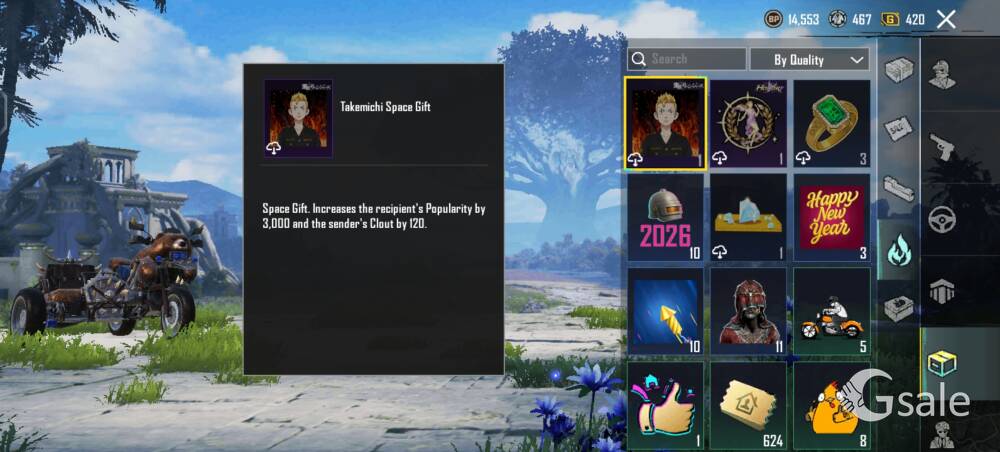Pick the crystal on gold tray item
The width and height of the screenshot is (1000, 452).
click(x=748, y=217)
